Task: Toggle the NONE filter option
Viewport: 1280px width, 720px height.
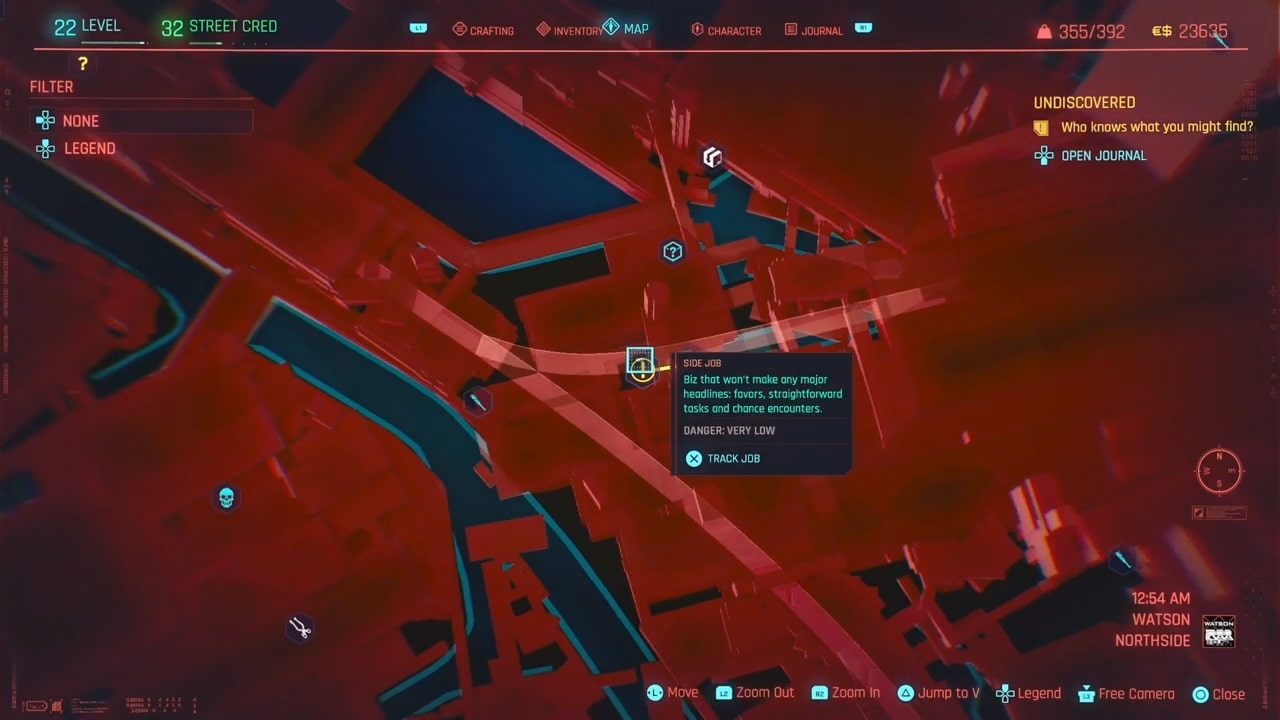Action: tap(80, 121)
